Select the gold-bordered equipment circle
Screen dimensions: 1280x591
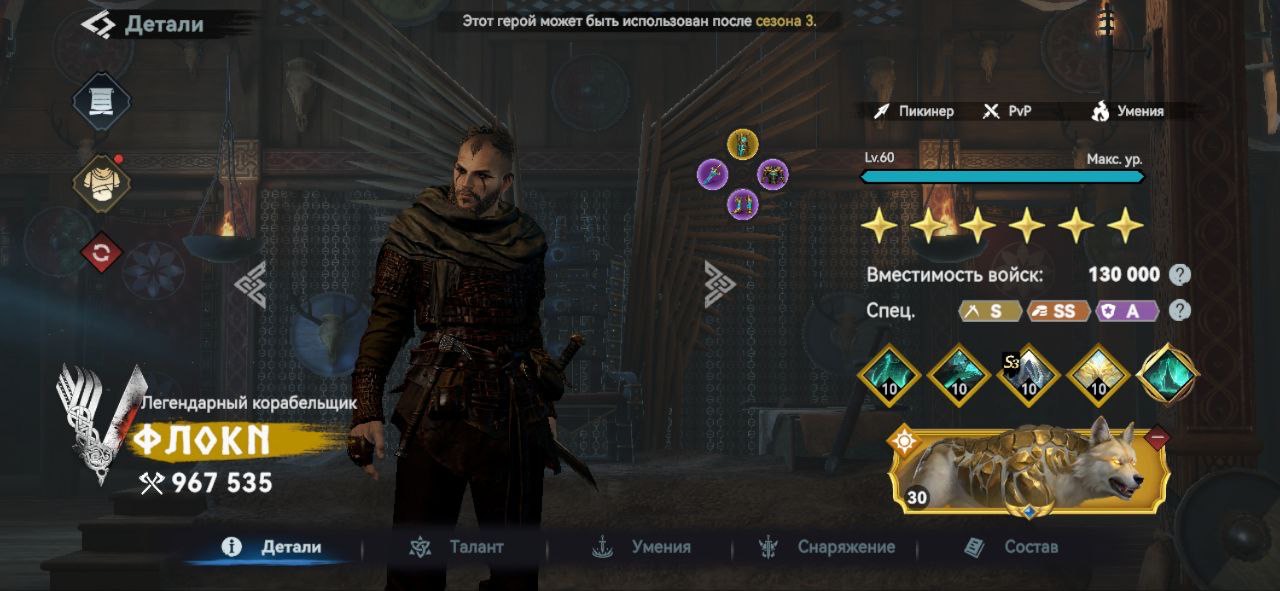742,144
